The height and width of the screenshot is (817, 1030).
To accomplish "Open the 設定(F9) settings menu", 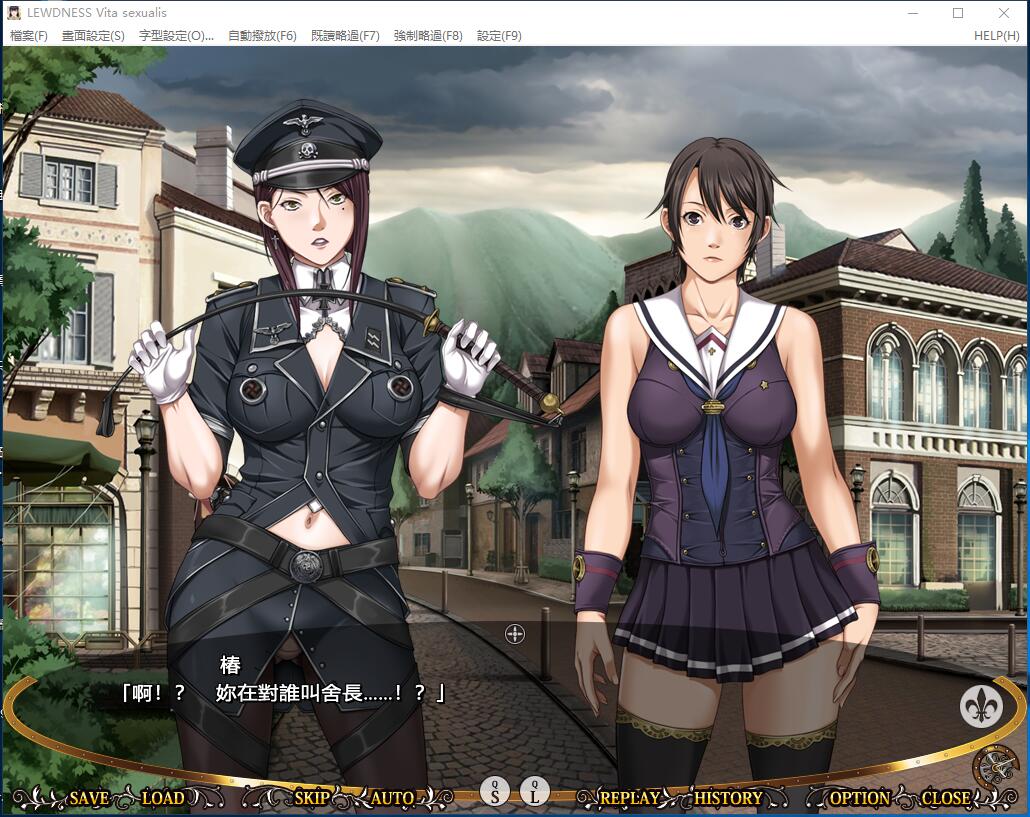I will coord(499,36).
